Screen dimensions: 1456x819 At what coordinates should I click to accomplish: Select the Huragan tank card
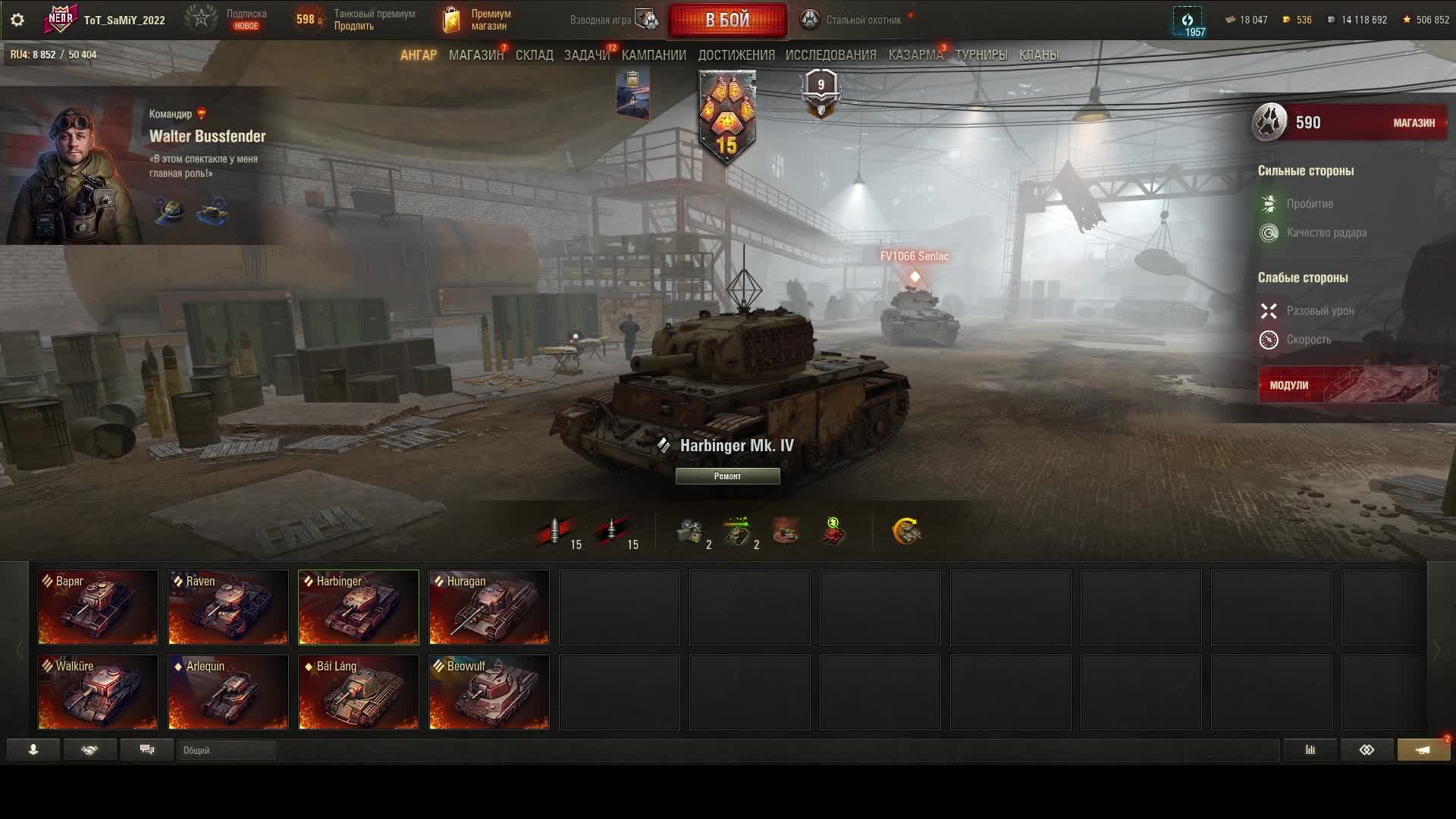pyautogui.click(x=489, y=607)
